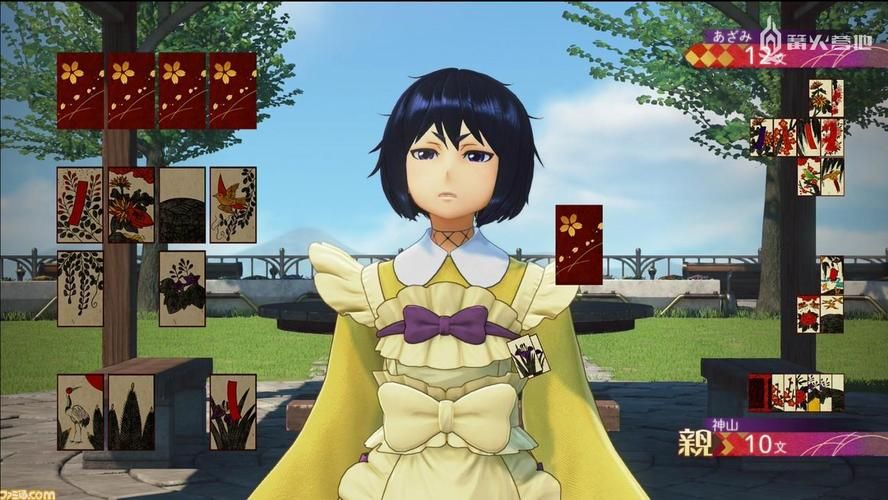The height and width of the screenshot is (500, 888).
Task: Pick the red ribbon bush clover card
Action: pyautogui.click(x=80, y=205)
